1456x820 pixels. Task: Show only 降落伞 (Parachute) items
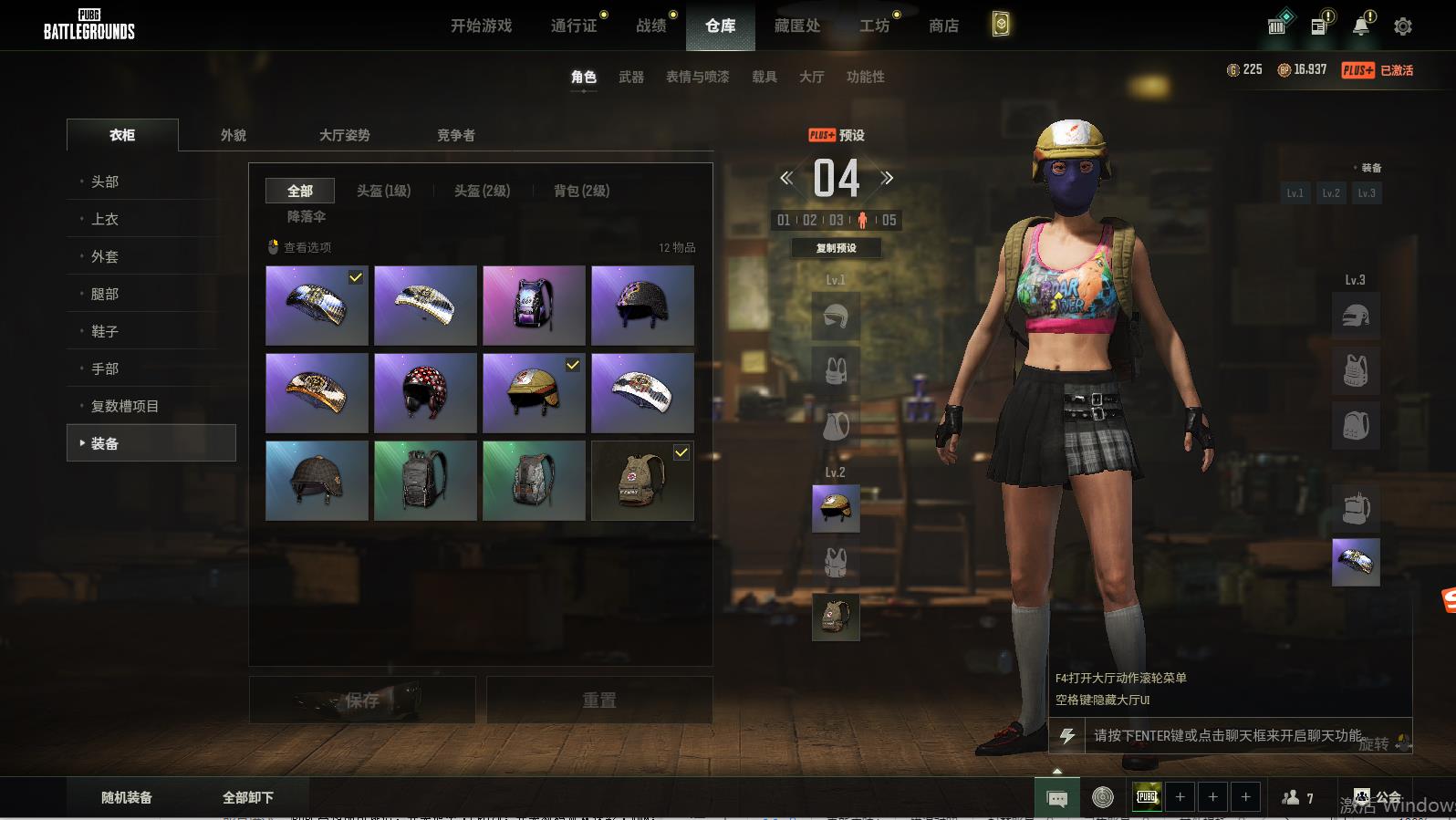pos(307,216)
